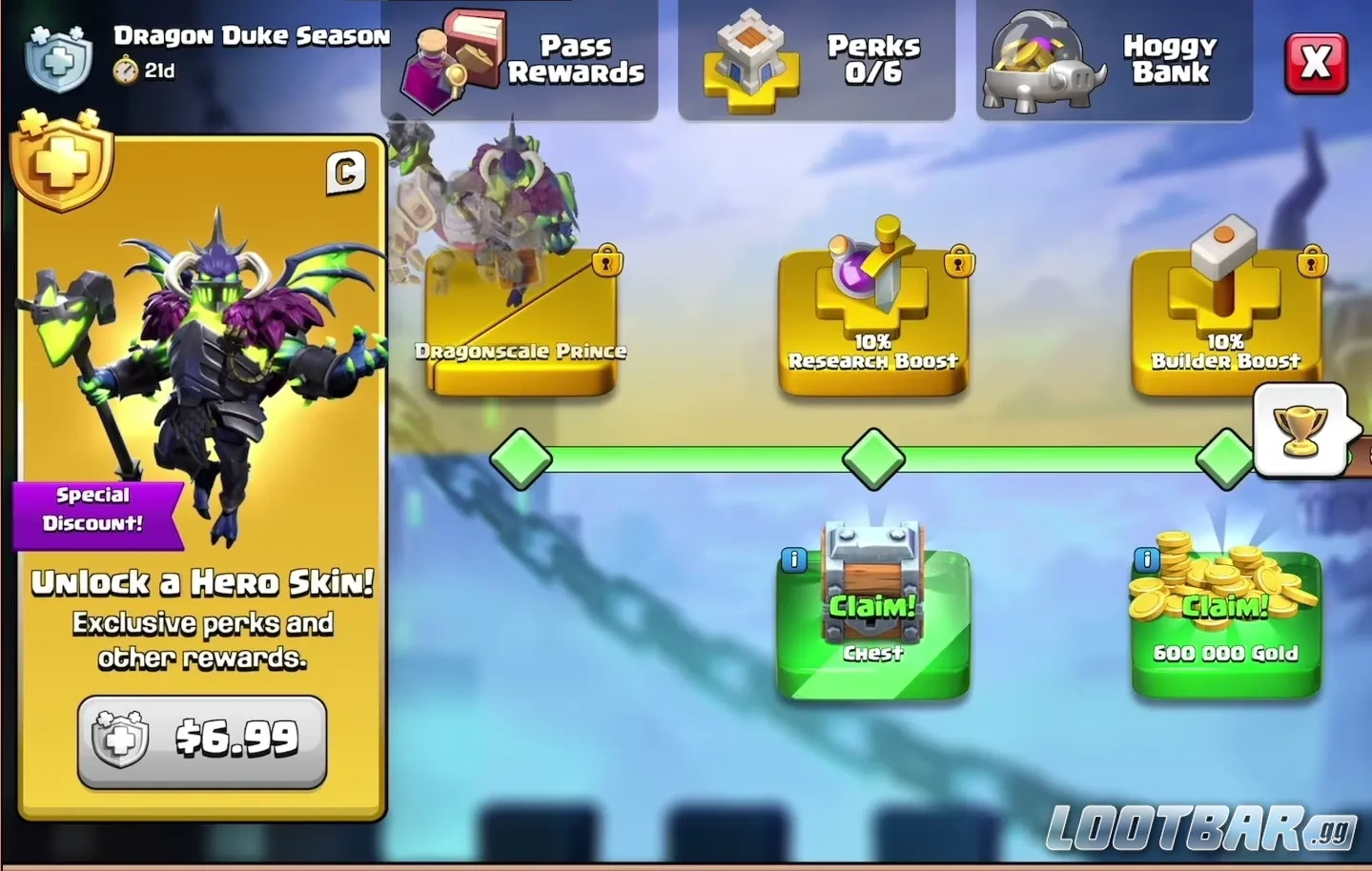Switch to the Hoggy Bank tab
Image resolution: width=1372 pixels, height=871 pixels.
point(1113,60)
